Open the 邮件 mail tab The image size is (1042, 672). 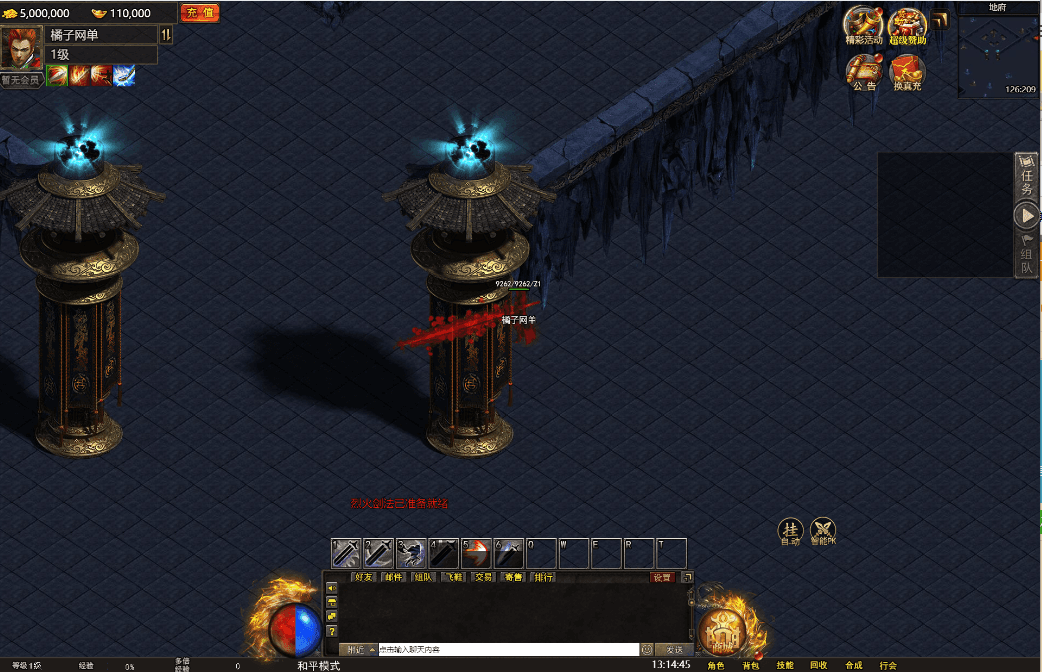(393, 577)
